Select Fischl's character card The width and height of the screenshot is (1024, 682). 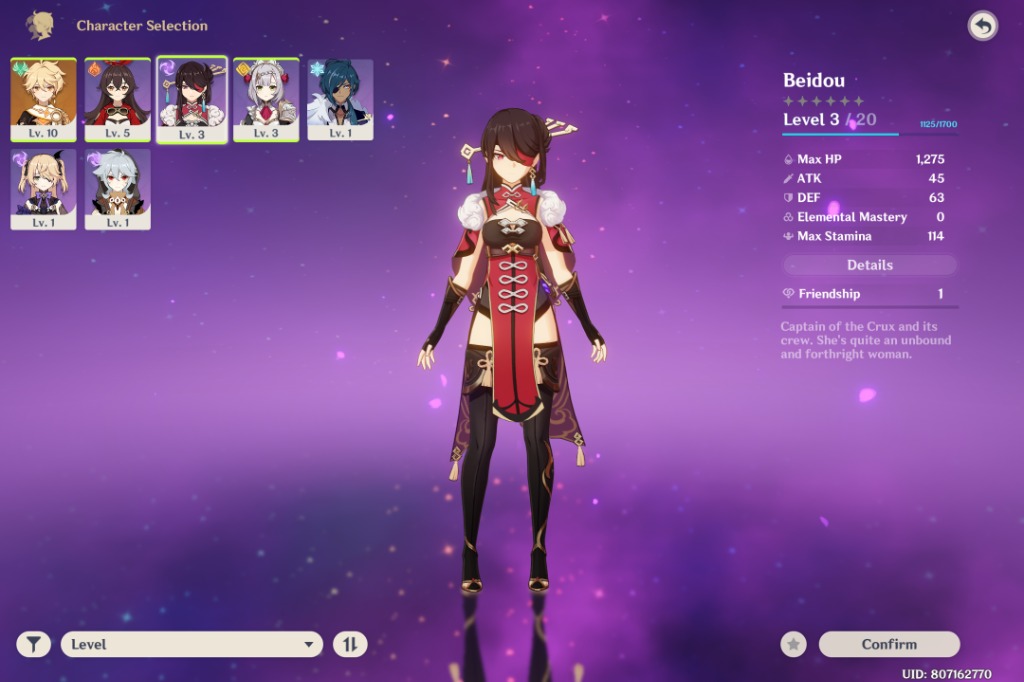[43, 188]
